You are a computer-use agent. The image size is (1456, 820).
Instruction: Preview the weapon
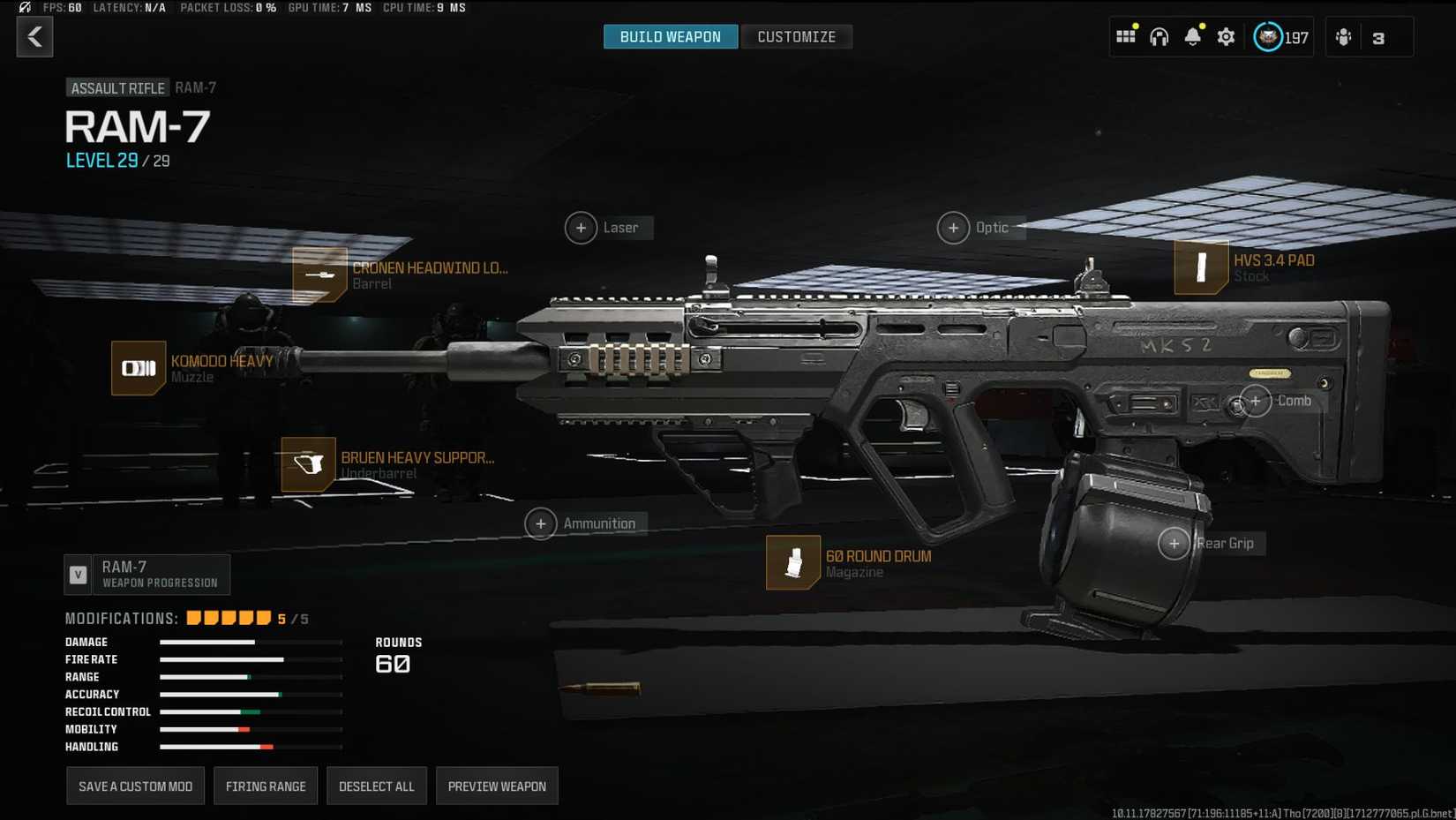pos(497,786)
